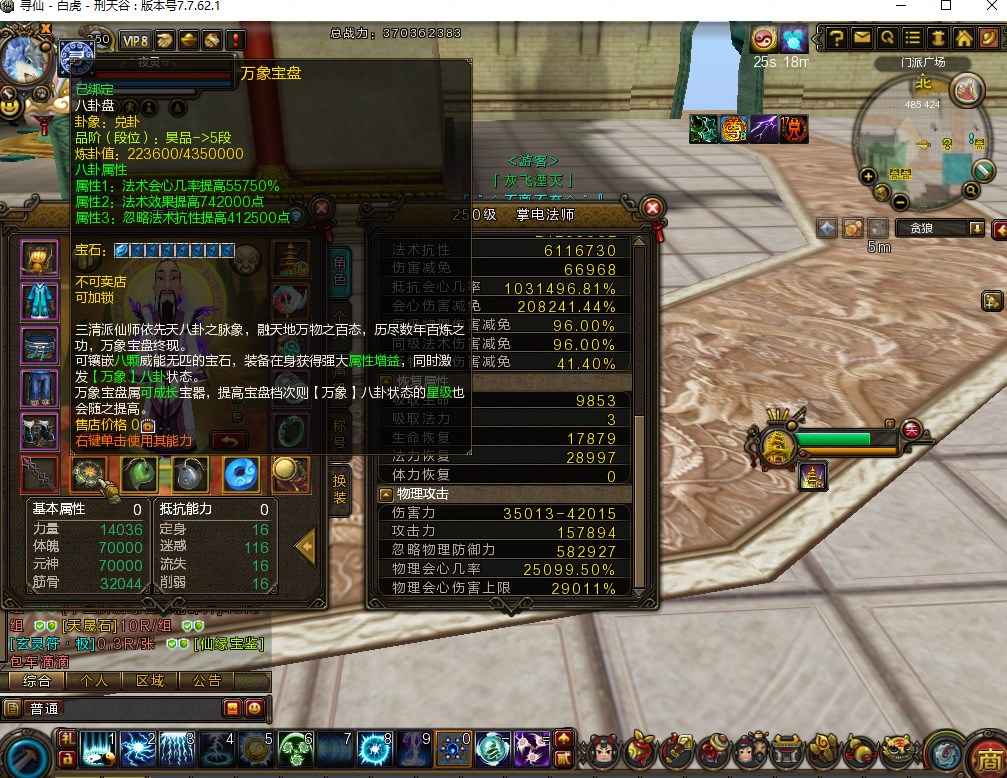
Task: Click the yellow arrow to collapse stats
Action: (x=306, y=546)
